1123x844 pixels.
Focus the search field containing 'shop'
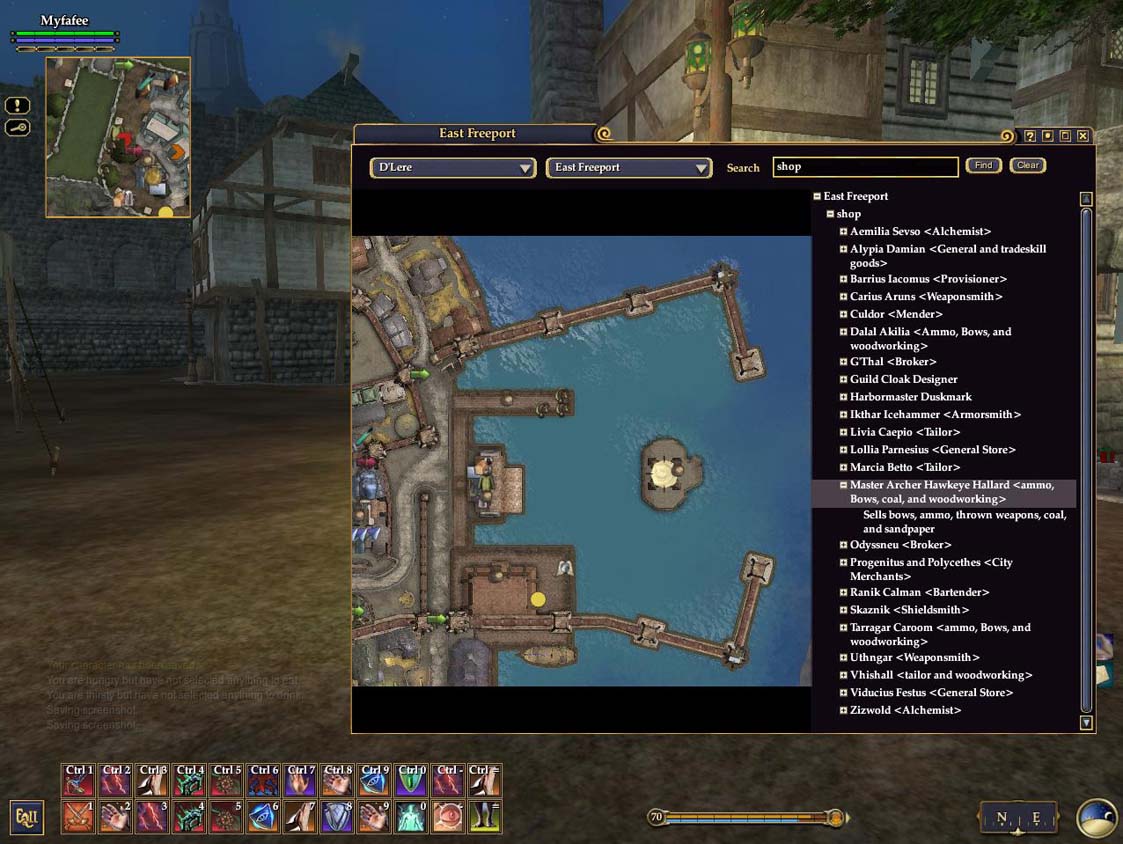[x=864, y=167]
